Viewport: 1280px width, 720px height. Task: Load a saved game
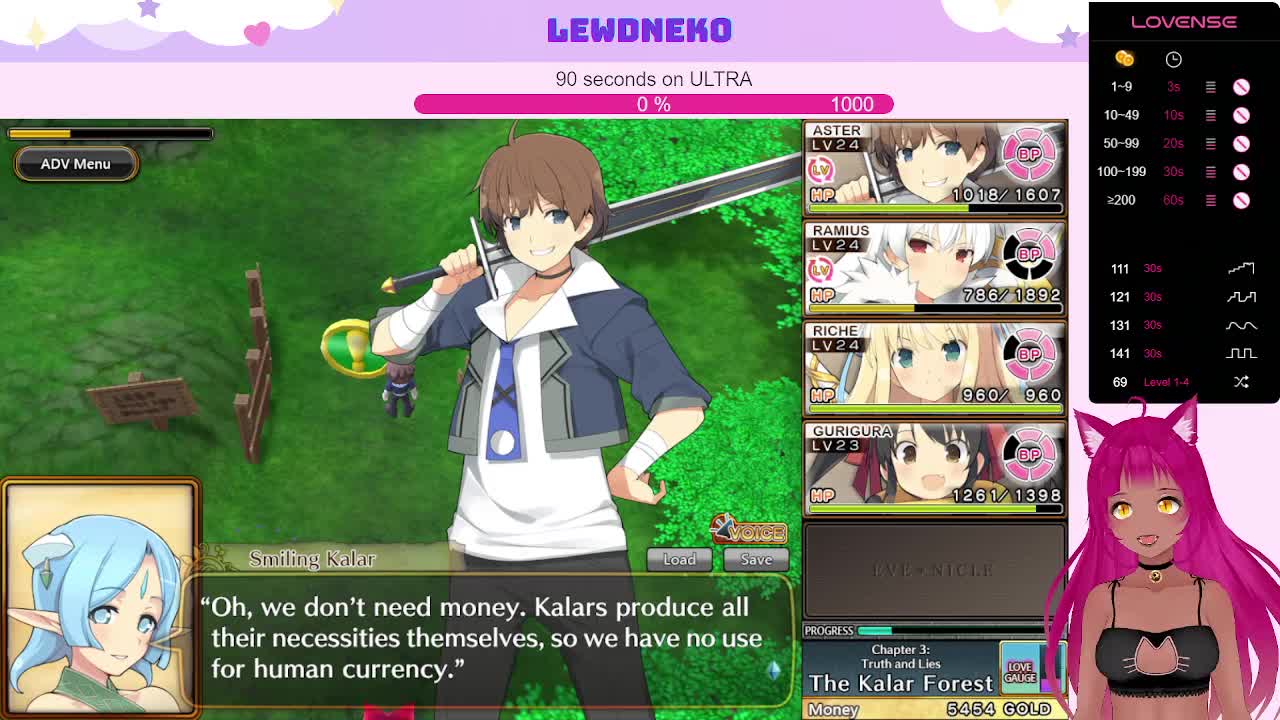coord(679,559)
